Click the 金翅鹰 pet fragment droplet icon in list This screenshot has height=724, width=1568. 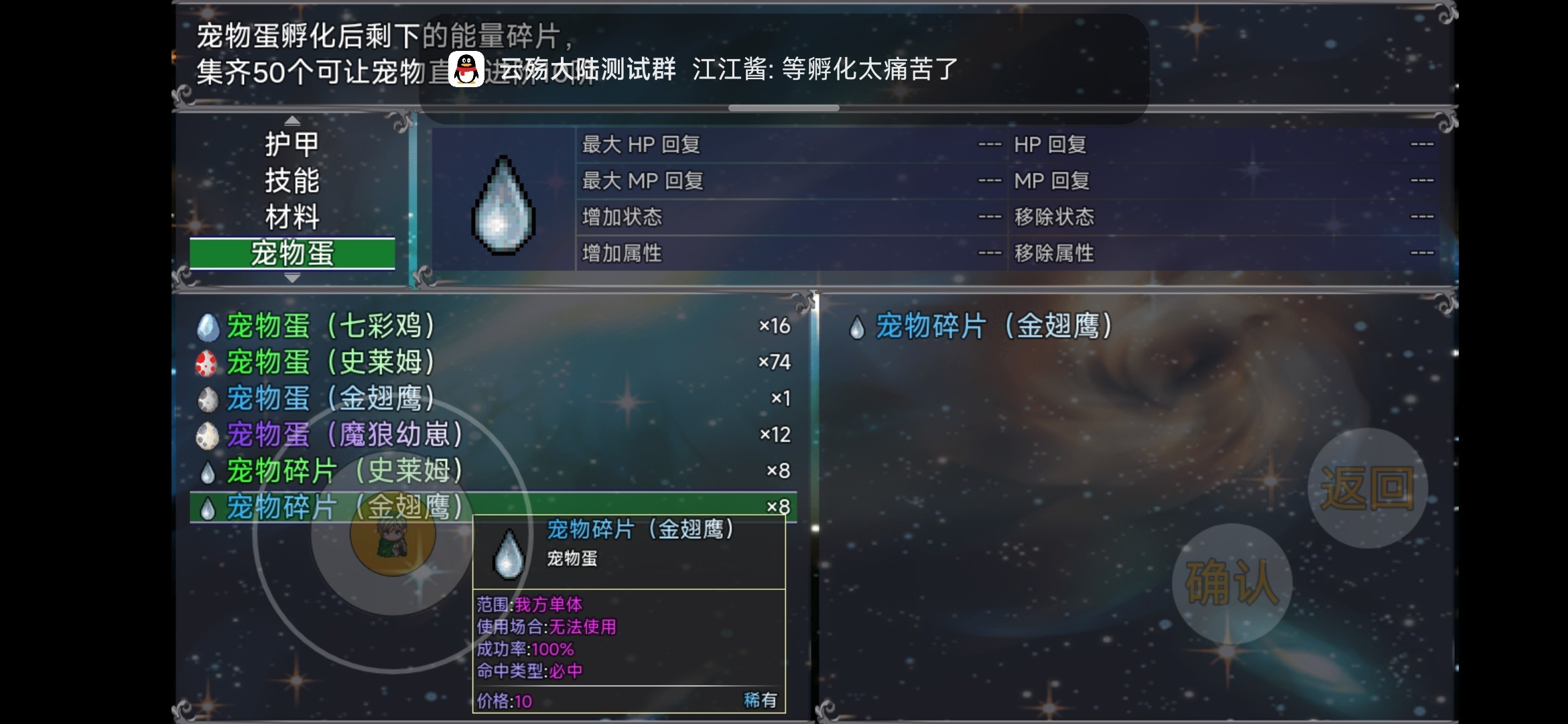[x=209, y=507]
